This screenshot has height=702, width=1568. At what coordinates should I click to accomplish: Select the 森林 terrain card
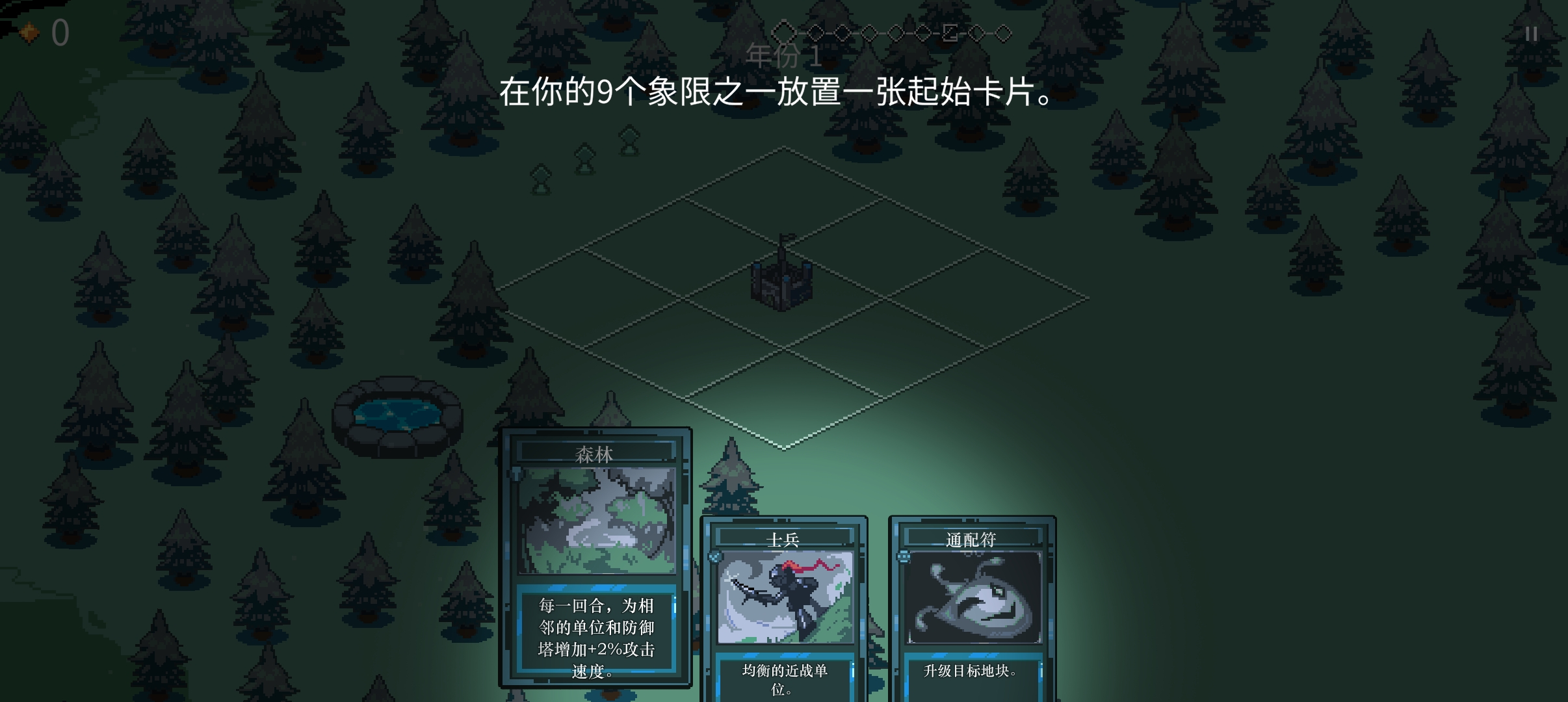click(596, 520)
